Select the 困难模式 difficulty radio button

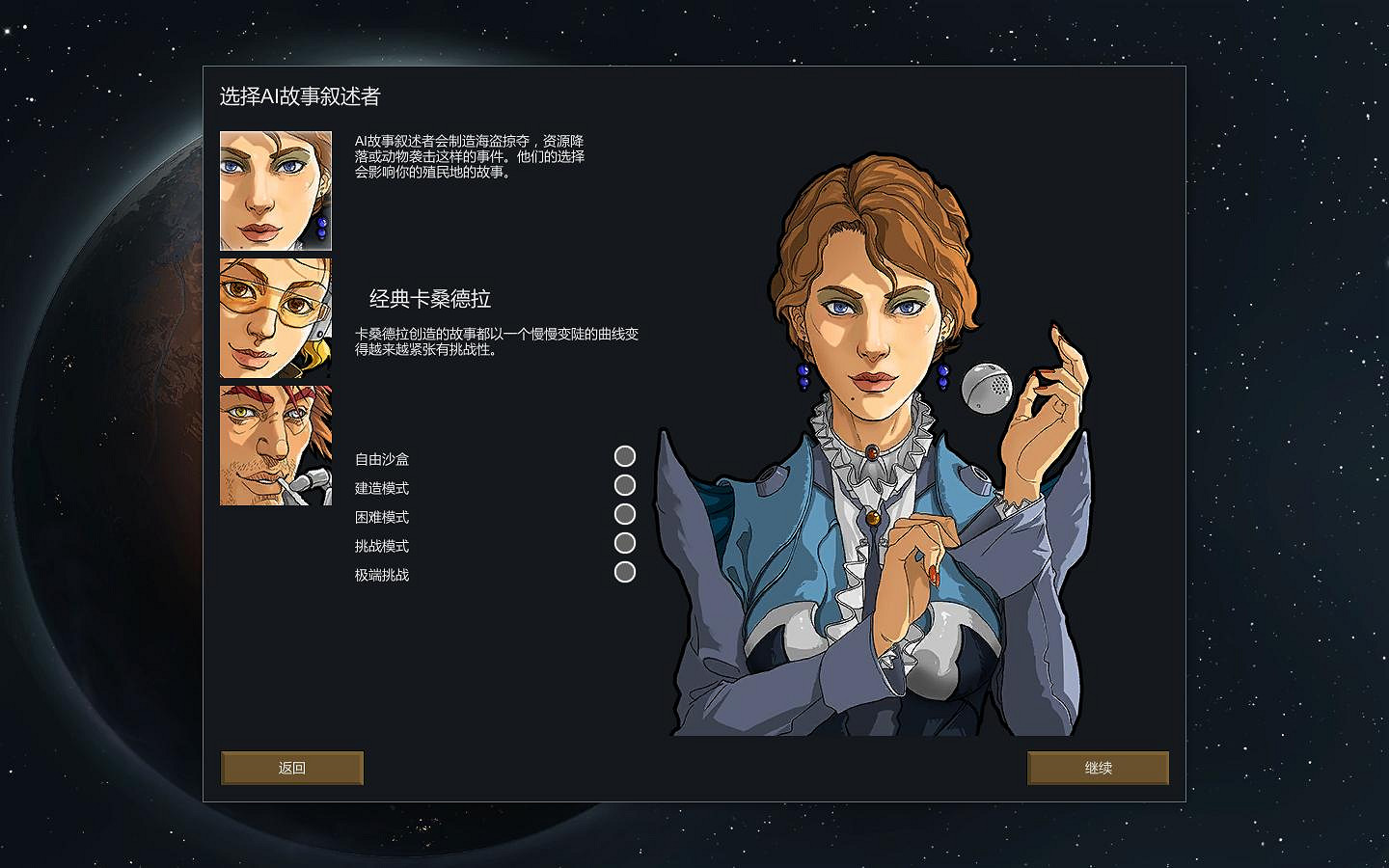[x=626, y=514]
